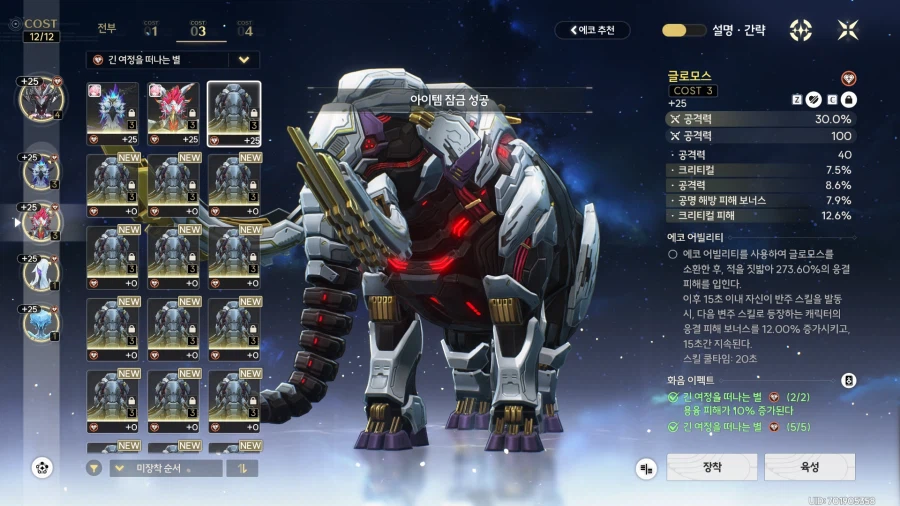
Task: Close the echo screen with the X
Action: tap(848, 30)
